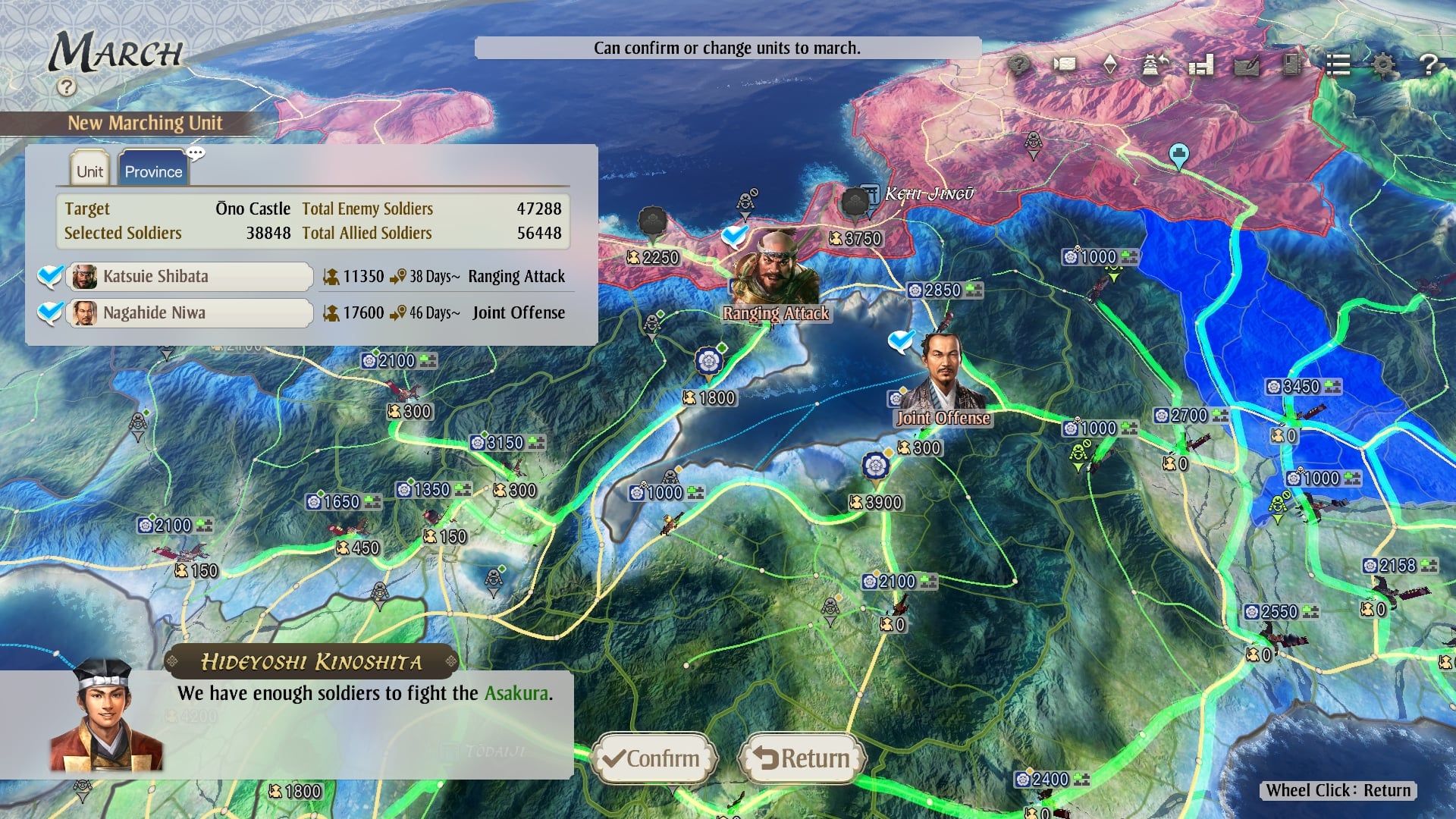The image size is (1456, 819).
Task: Open the gear settings icon
Action: coord(1383,65)
